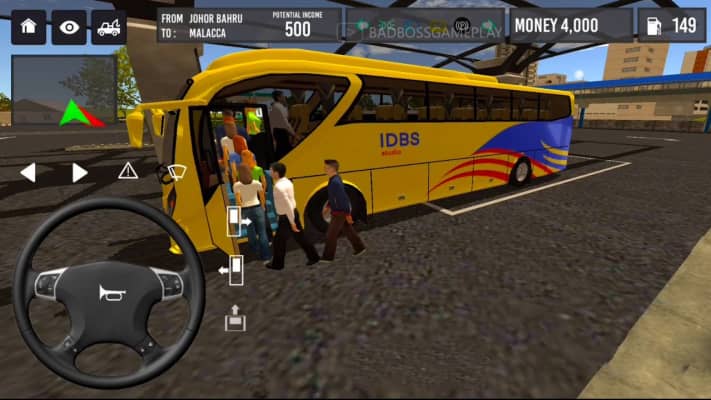711x400 pixels.
Task: Turn on the hazard warning triangle
Action: point(128,171)
